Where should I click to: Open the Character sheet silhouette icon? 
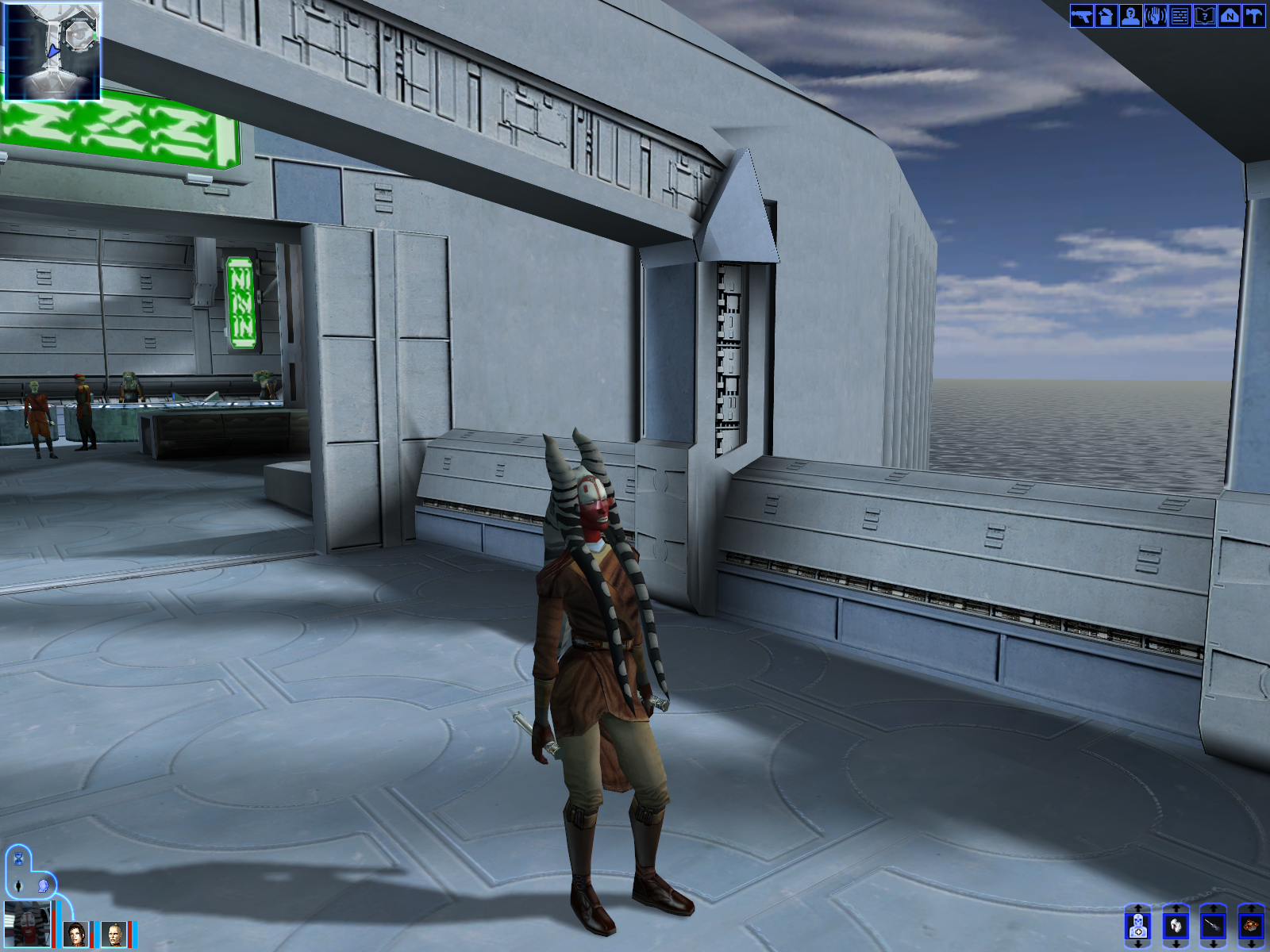(1130, 15)
